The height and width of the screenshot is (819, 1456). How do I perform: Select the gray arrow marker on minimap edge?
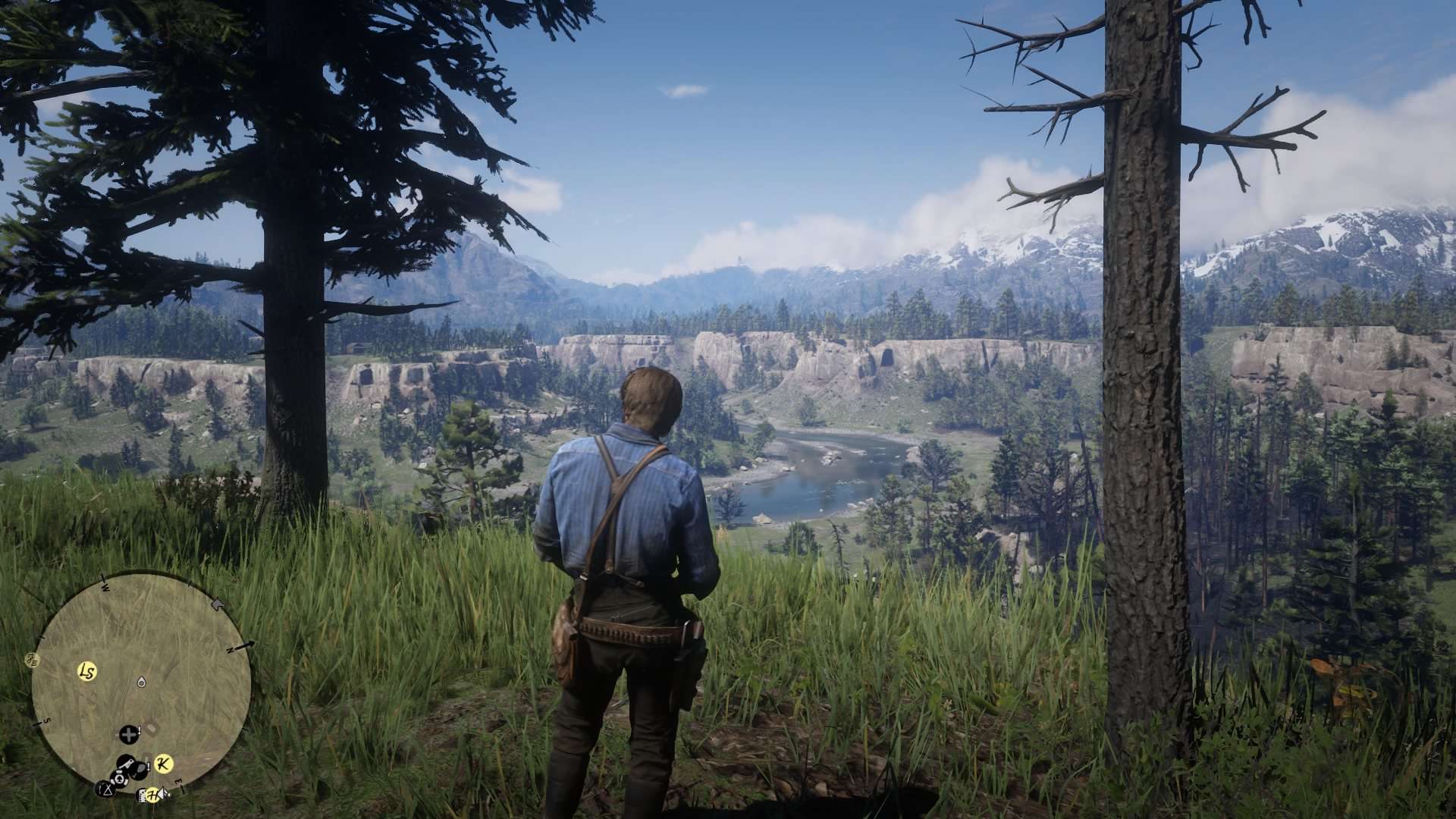click(218, 604)
